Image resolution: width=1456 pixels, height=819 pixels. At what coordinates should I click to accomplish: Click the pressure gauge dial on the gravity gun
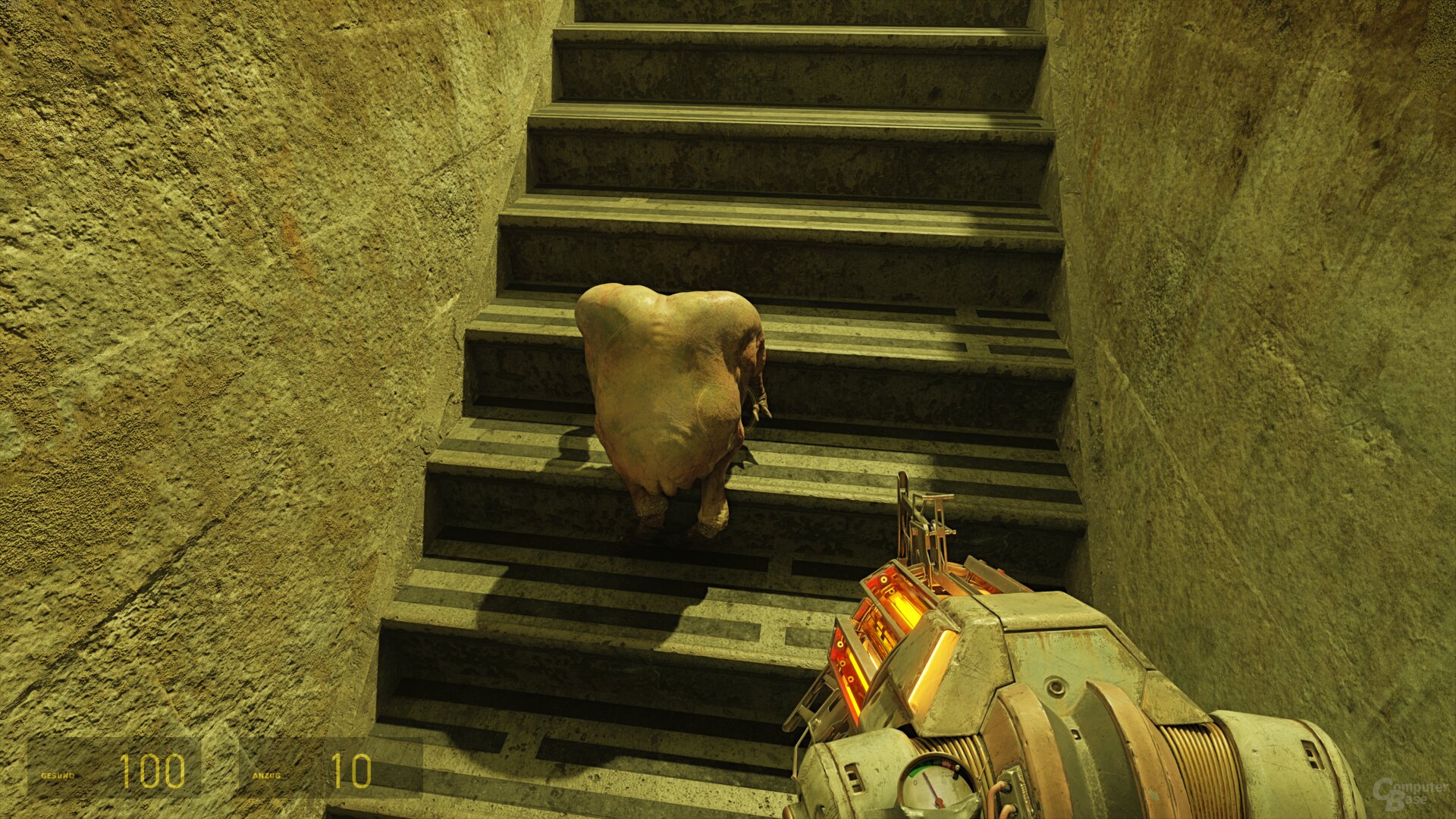(x=935, y=785)
